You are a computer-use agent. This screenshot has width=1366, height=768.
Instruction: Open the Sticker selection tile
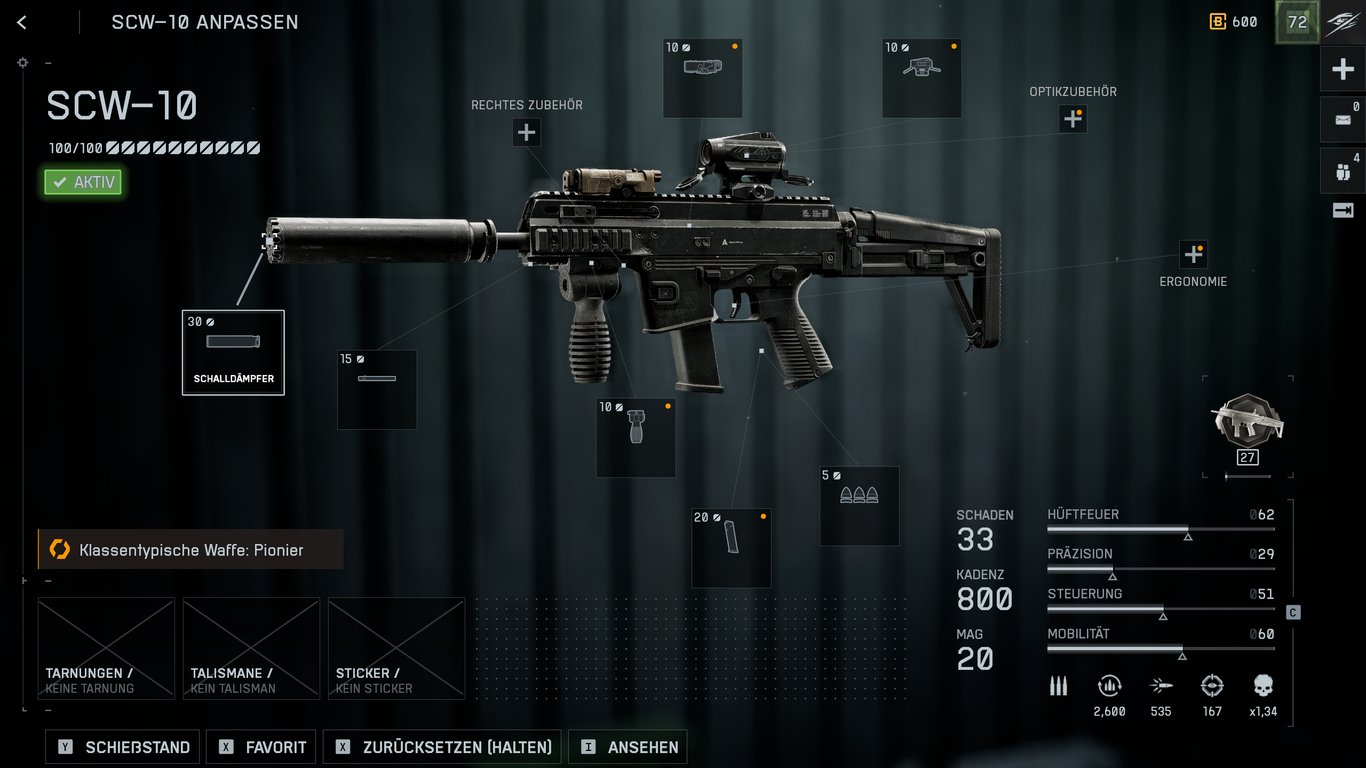coord(396,648)
